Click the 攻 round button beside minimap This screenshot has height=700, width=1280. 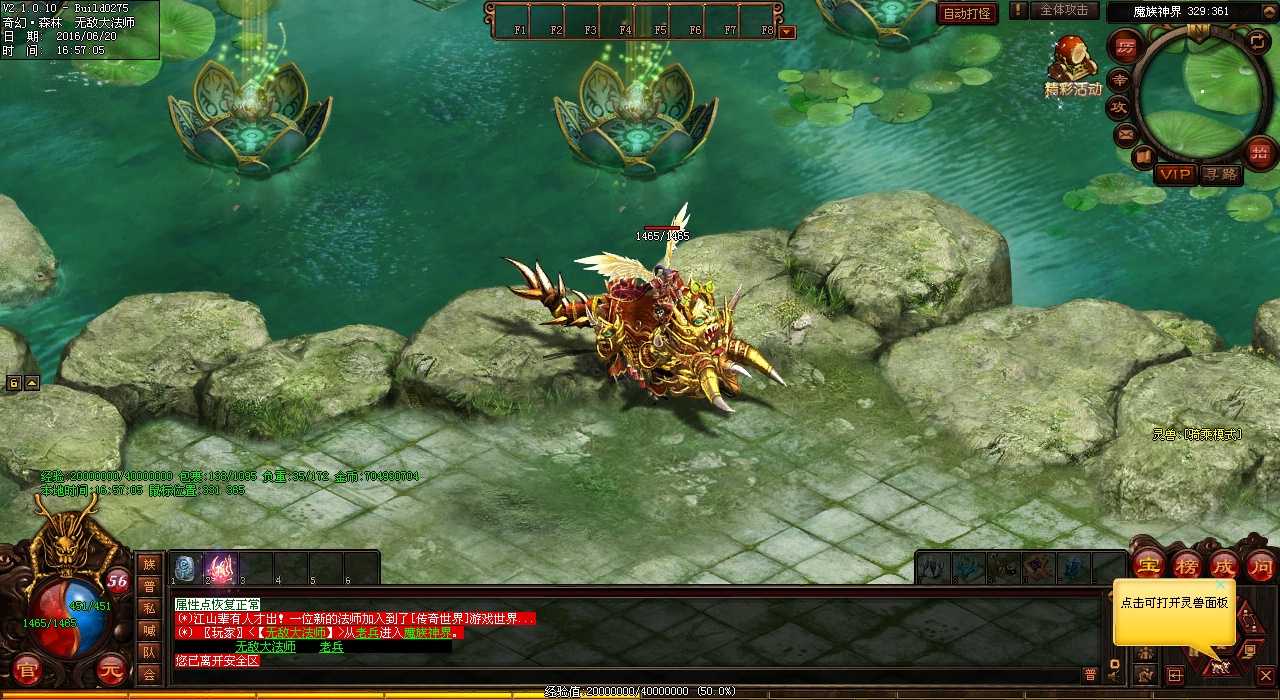tap(1118, 106)
